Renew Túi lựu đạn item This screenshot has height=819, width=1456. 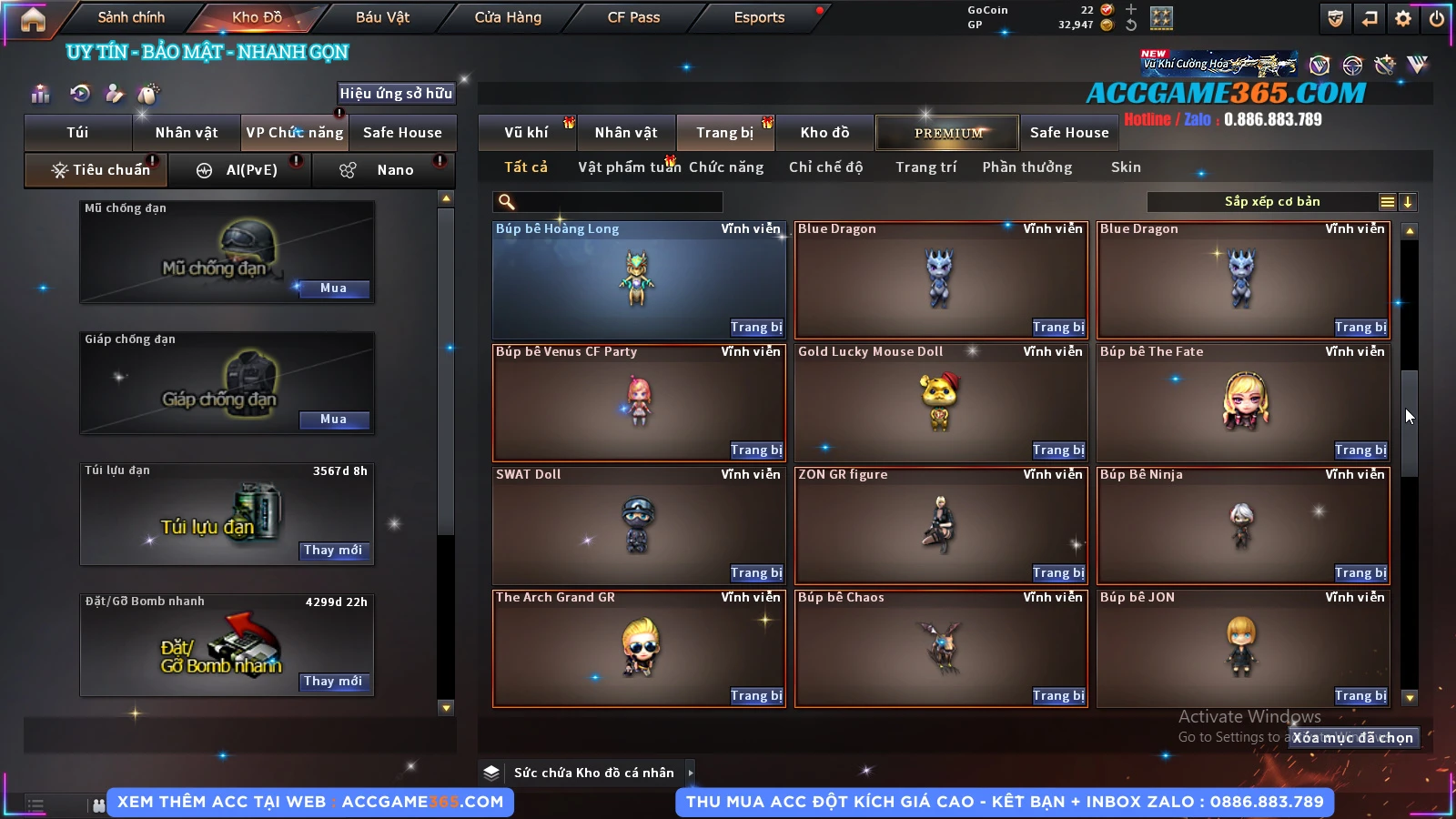333,551
